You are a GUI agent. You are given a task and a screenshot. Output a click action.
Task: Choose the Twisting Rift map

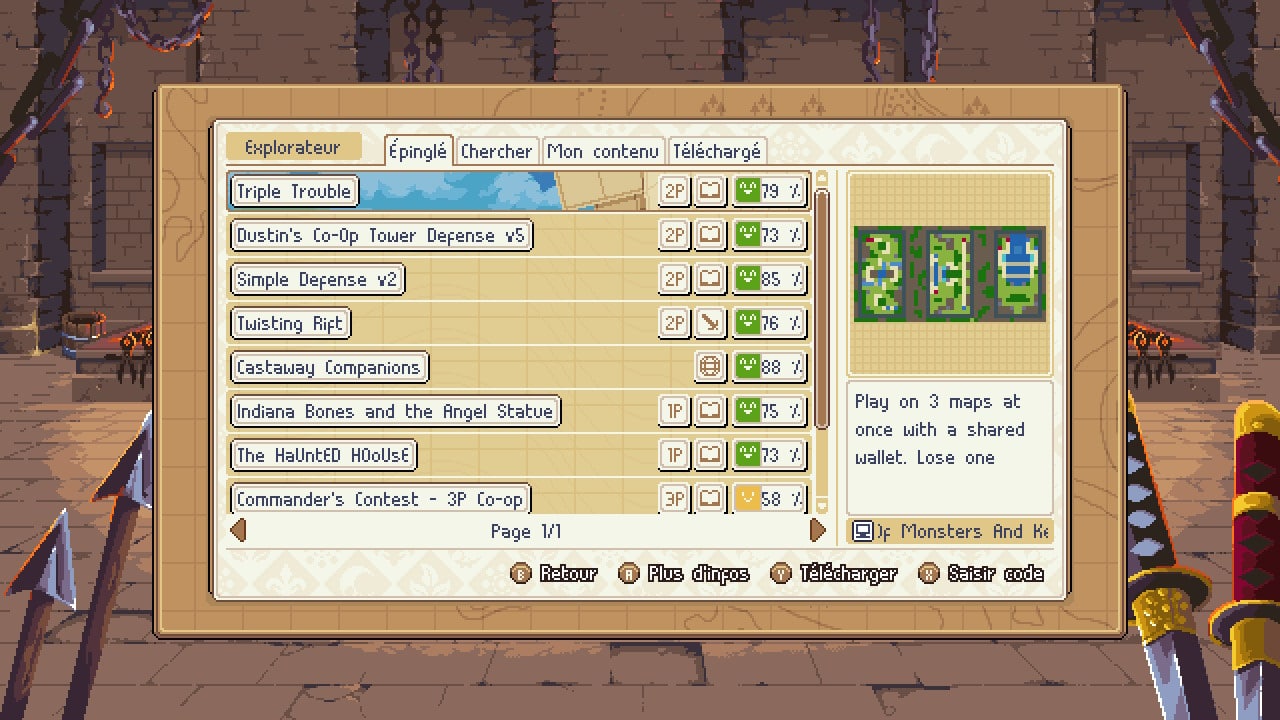click(x=290, y=323)
